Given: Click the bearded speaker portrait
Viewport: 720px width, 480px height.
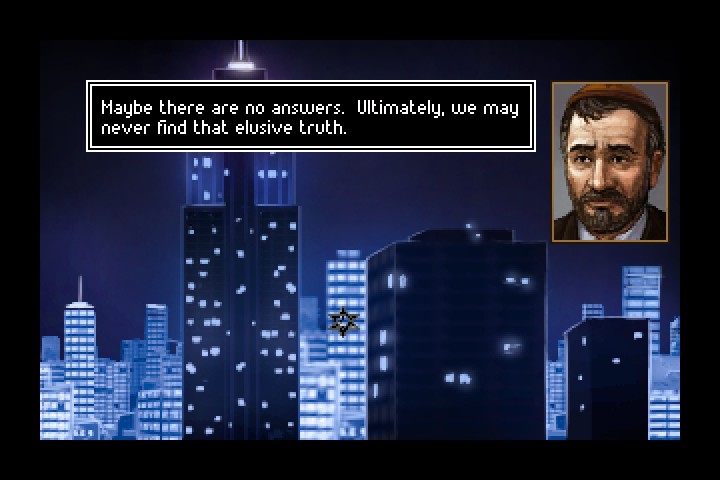Looking at the screenshot, I should pyautogui.click(x=610, y=161).
